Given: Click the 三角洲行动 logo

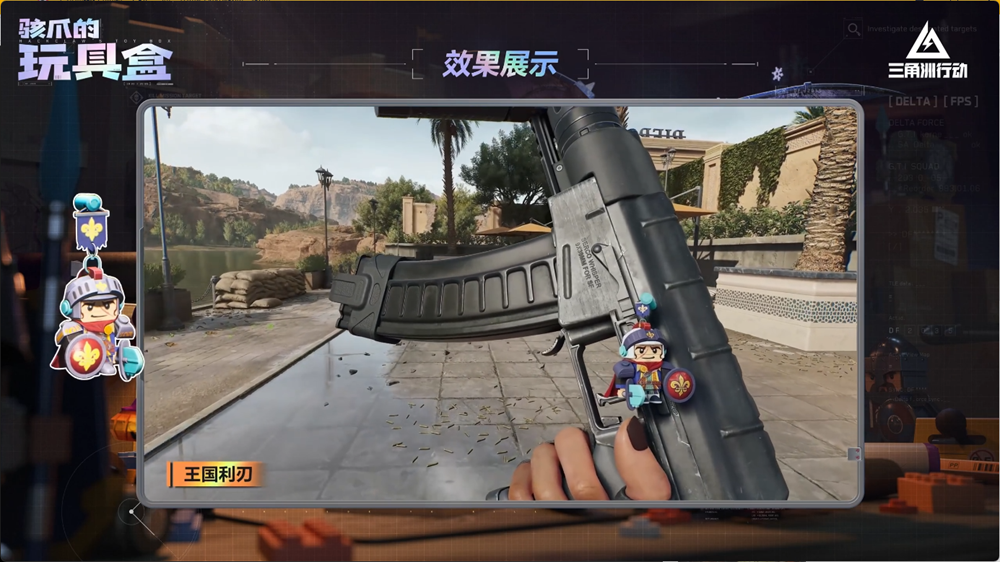Looking at the screenshot, I should coord(927,52).
